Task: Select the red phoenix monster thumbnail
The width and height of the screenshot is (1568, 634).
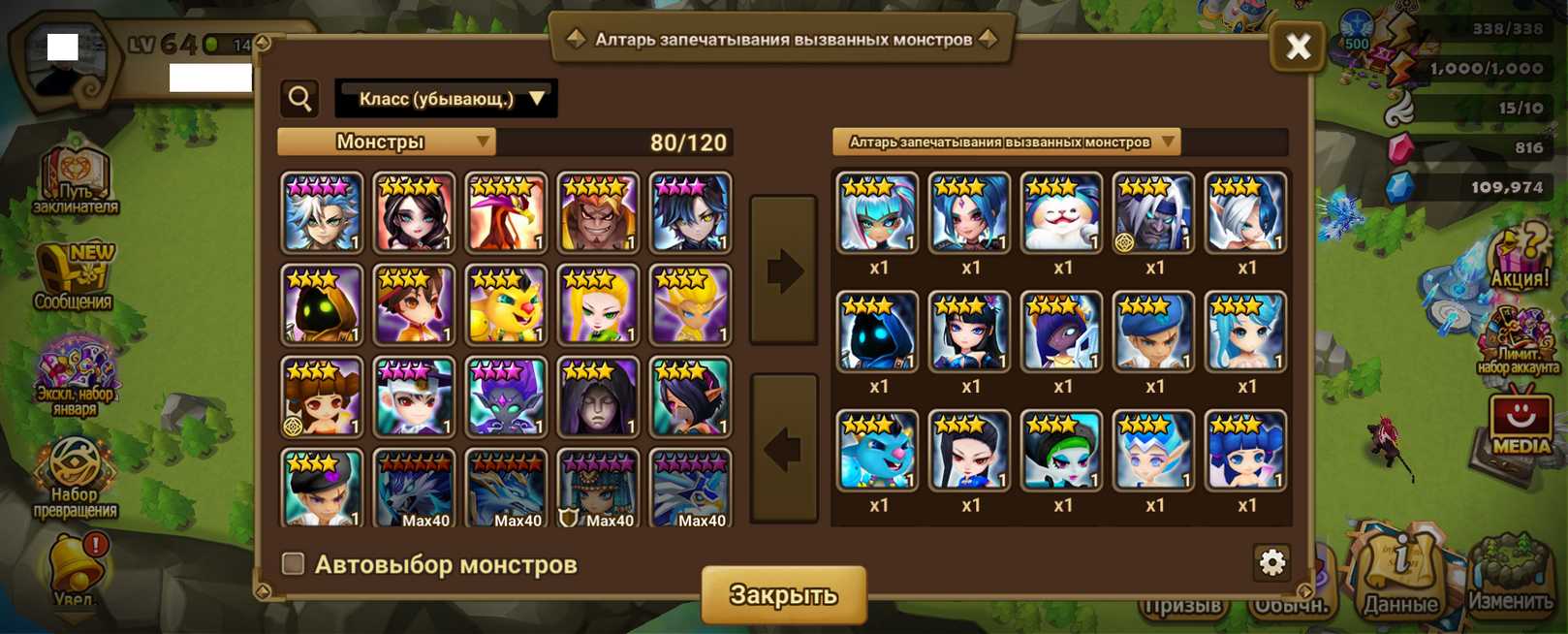Action: click(x=506, y=212)
